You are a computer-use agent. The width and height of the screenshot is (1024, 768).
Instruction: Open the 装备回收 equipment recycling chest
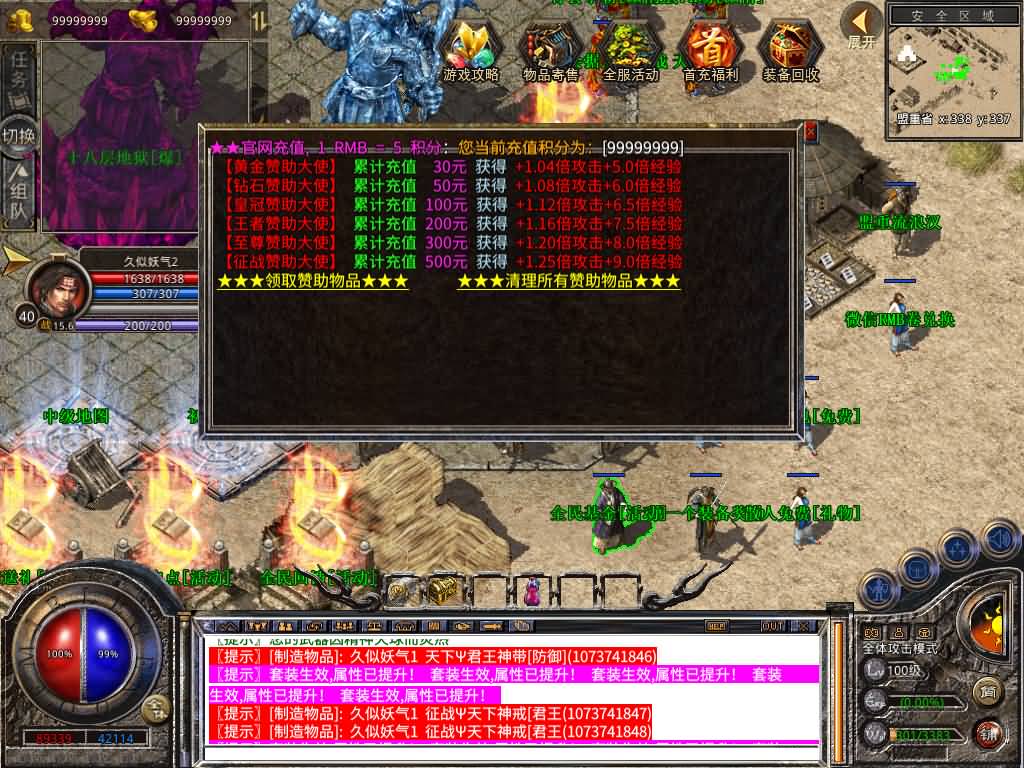[x=791, y=50]
